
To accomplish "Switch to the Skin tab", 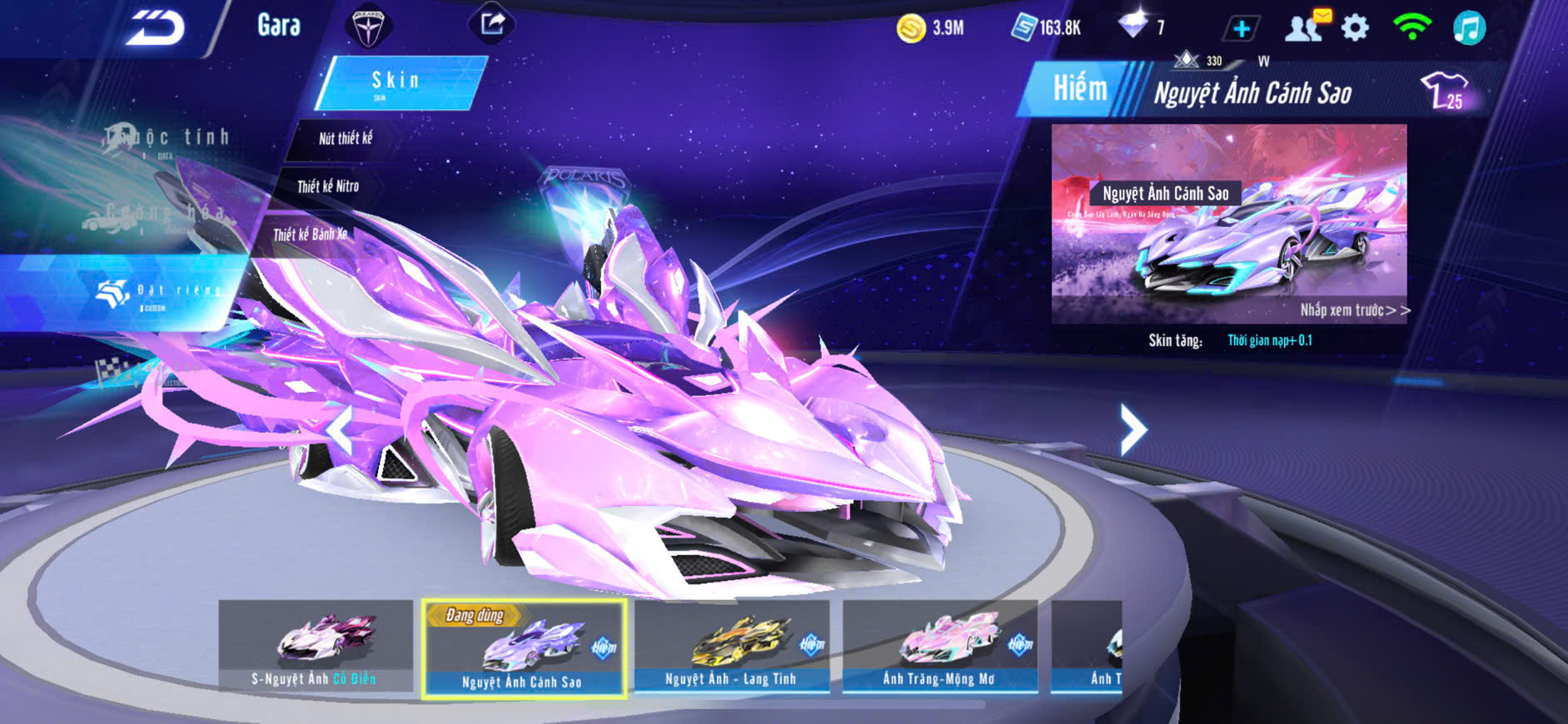I will pos(396,82).
